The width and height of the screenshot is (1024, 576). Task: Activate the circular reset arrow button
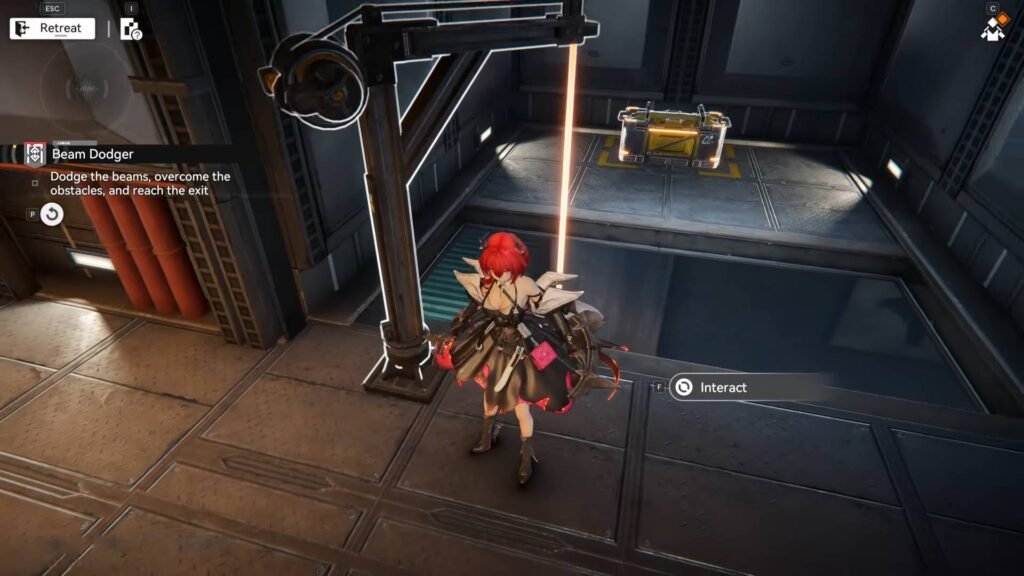coord(53,214)
